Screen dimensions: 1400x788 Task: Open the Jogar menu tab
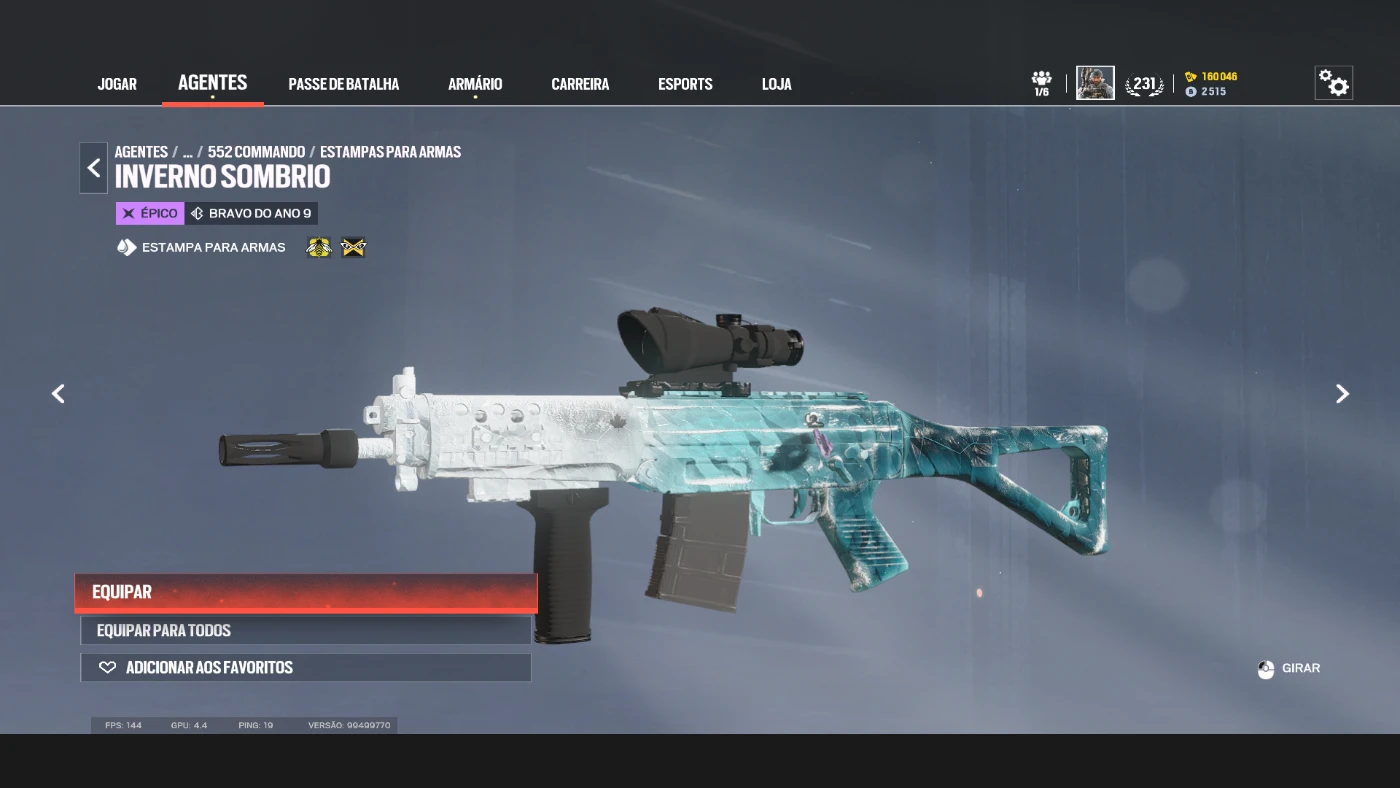(117, 84)
